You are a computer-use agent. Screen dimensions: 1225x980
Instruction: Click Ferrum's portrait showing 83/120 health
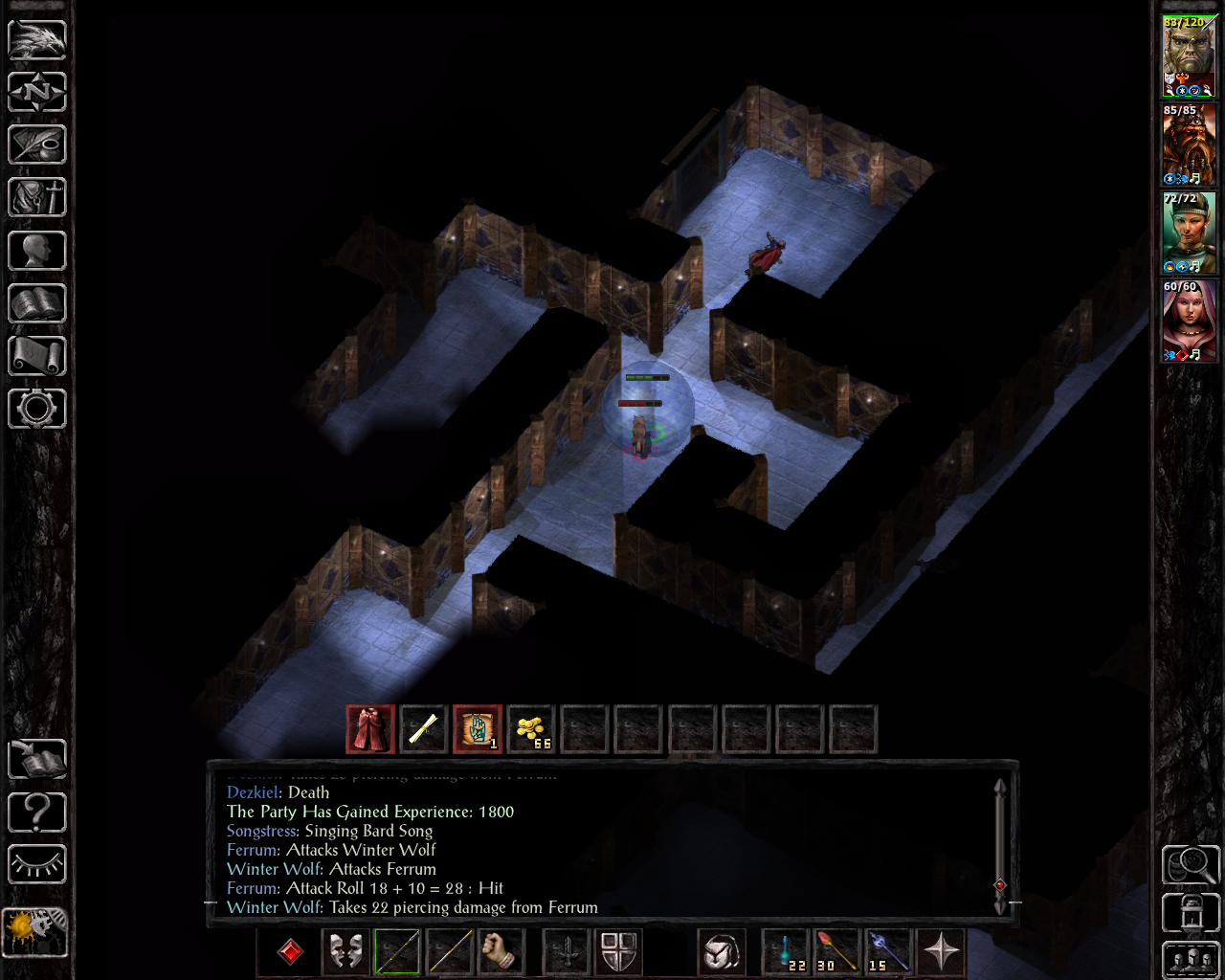1189,53
